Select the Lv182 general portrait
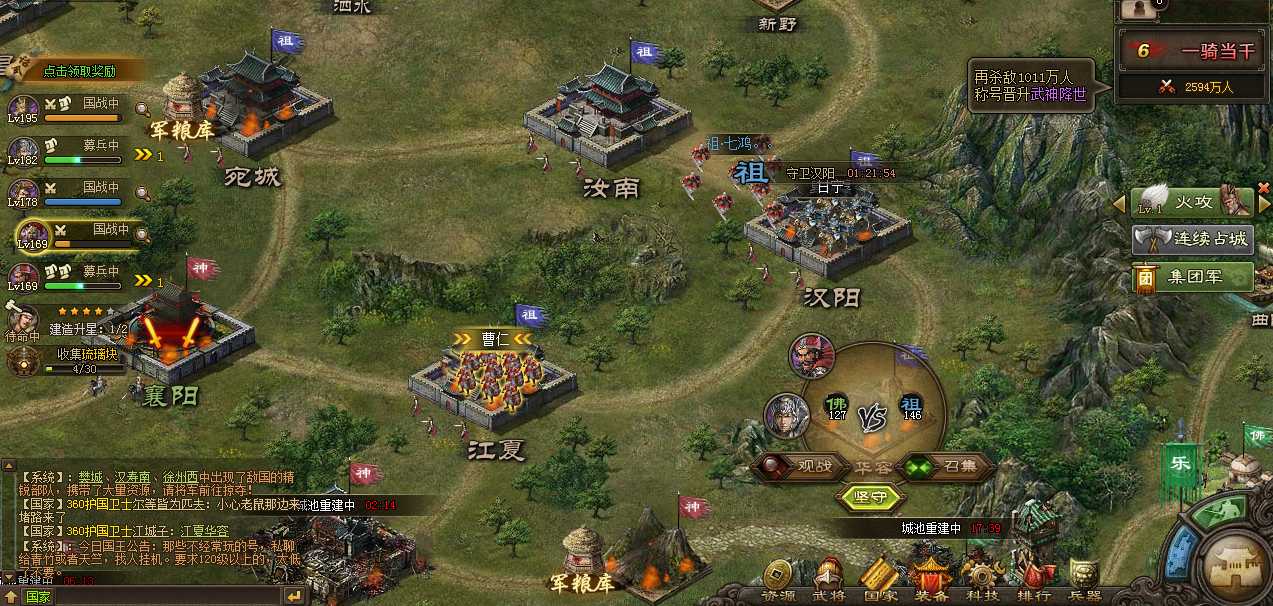Screen dimensions: 1273x606 pos(22,150)
